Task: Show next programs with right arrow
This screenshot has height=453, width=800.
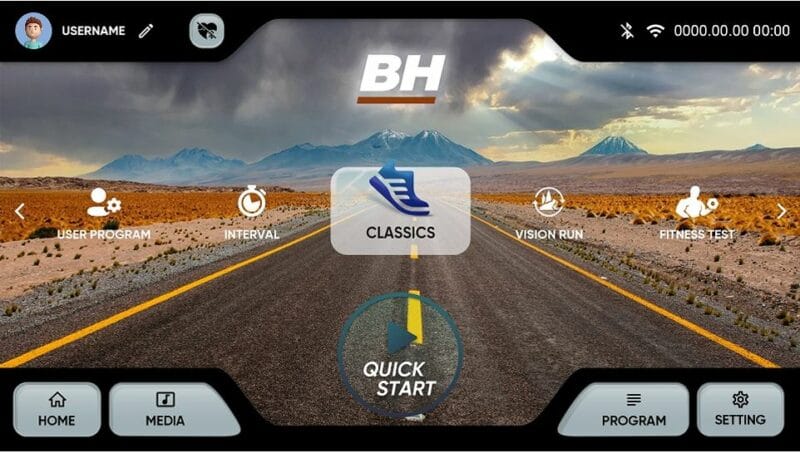Action: [782, 211]
